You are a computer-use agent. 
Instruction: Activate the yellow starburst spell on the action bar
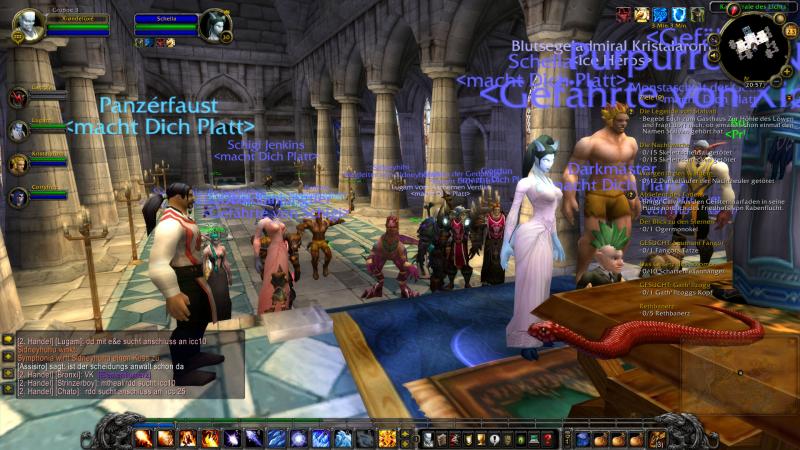point(387,438)
